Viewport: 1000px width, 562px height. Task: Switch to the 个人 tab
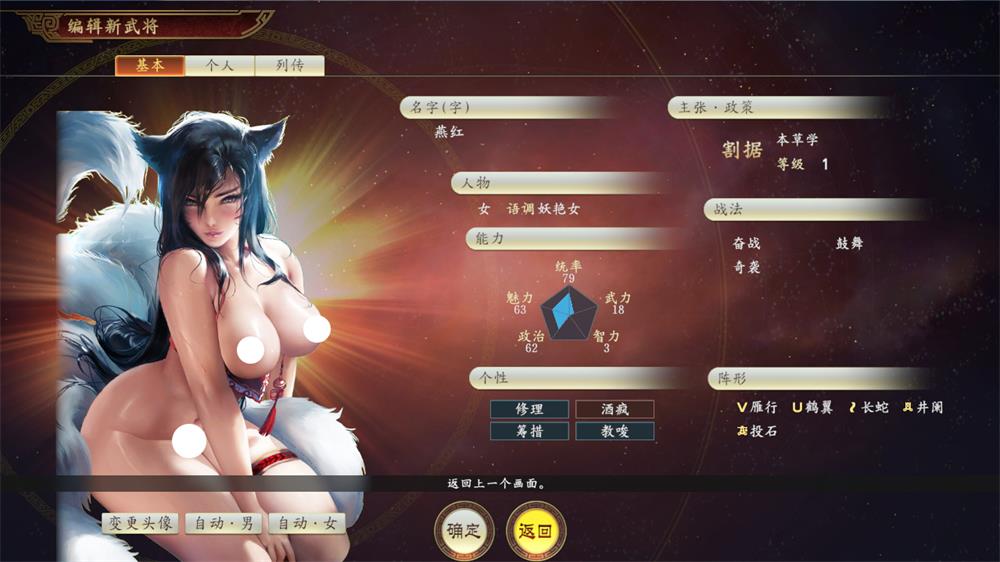[219, 66]
